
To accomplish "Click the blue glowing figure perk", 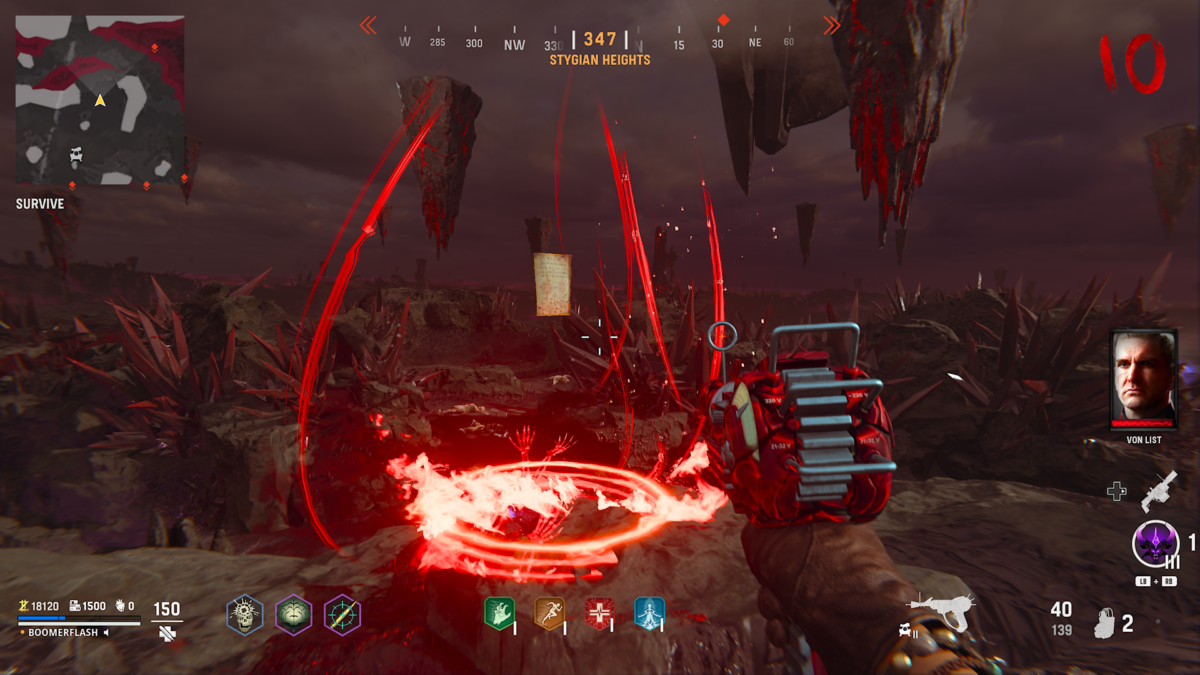I will pos(649,613).
